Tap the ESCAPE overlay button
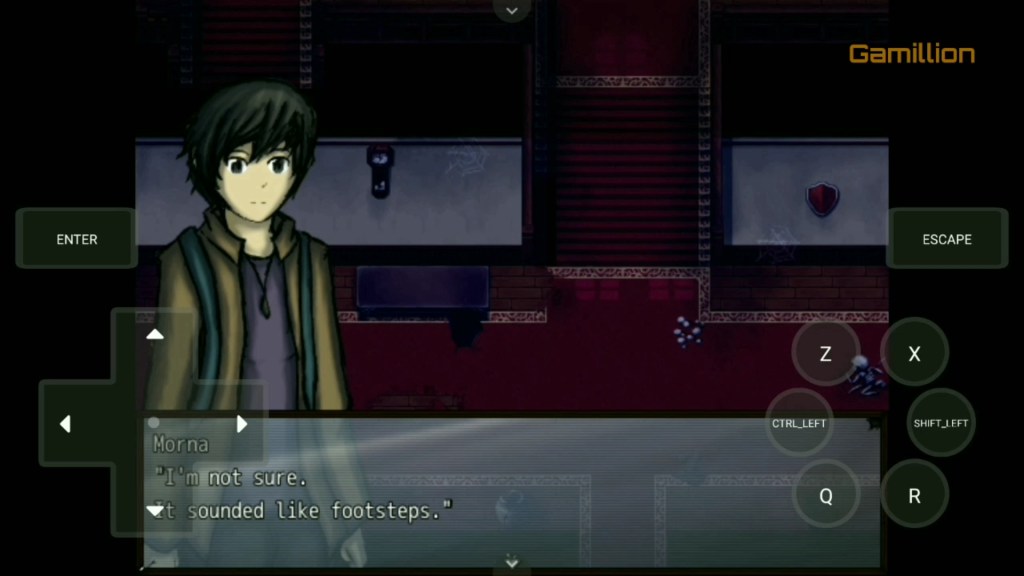 point(946,239)
